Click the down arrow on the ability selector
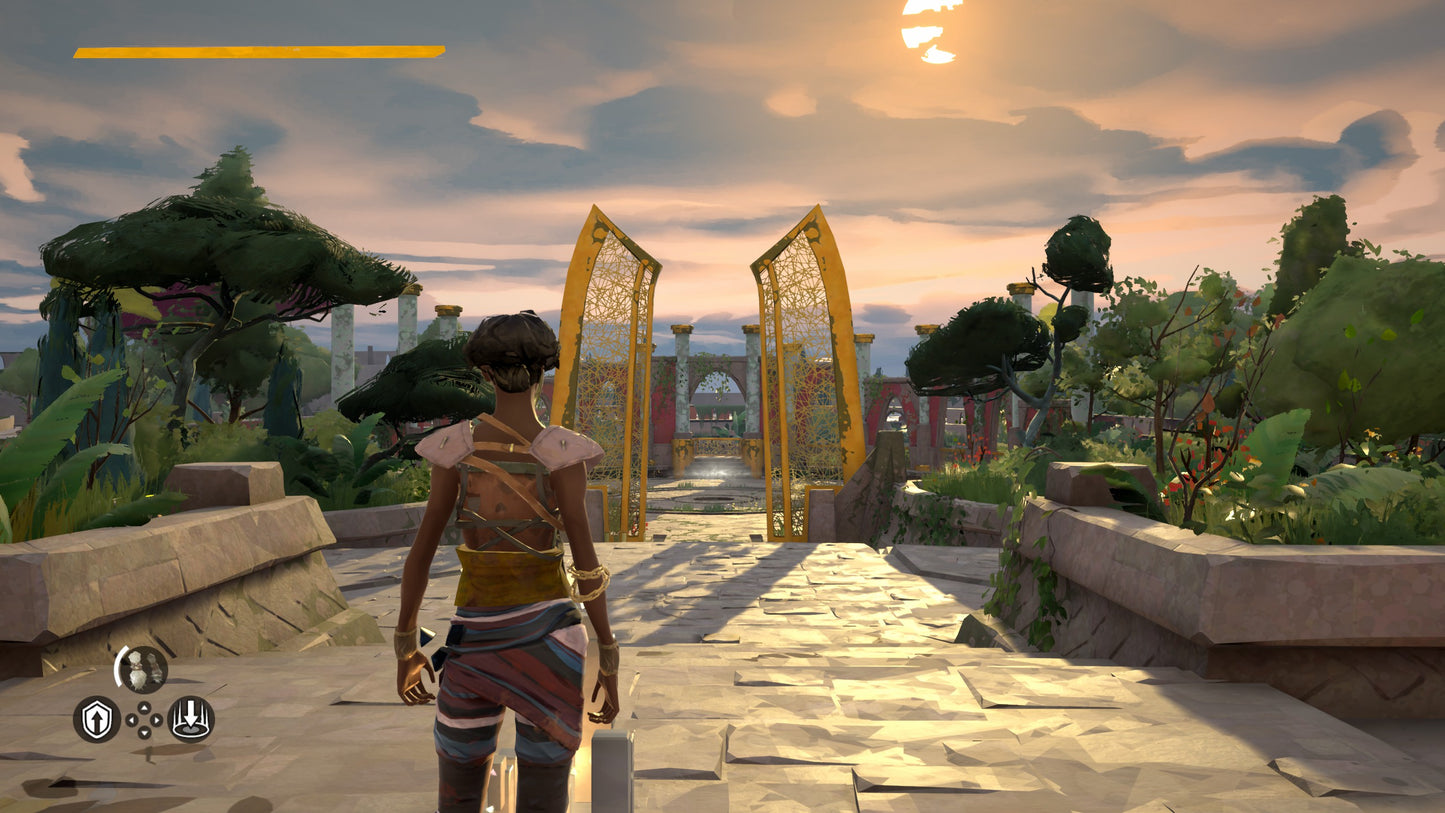This screenshot has height=813, width=1445. point(144,731)
